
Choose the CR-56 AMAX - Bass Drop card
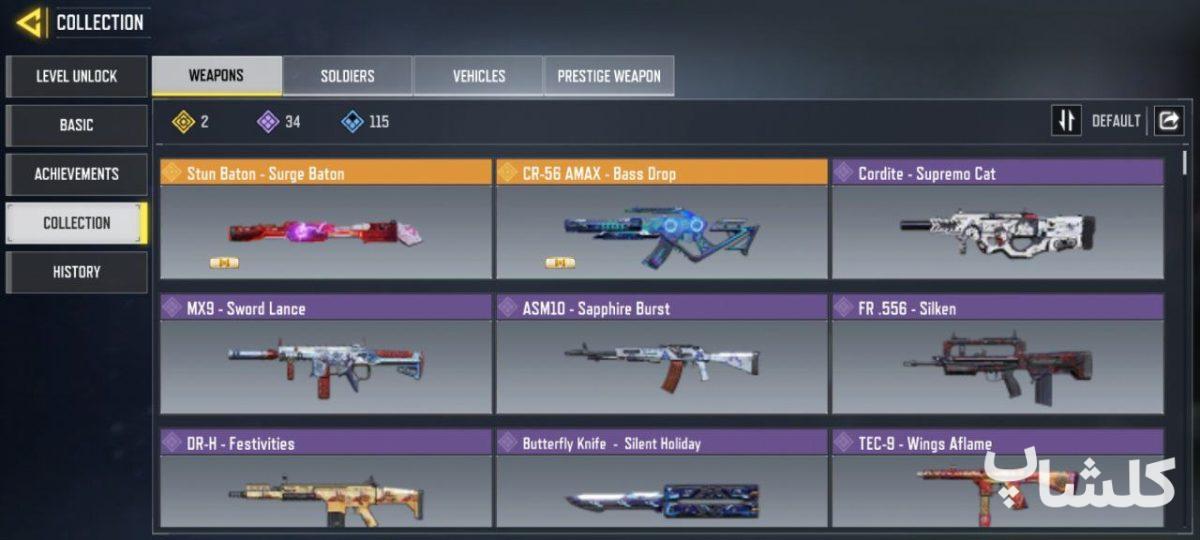pyautogui.click(x=661, y=219)
